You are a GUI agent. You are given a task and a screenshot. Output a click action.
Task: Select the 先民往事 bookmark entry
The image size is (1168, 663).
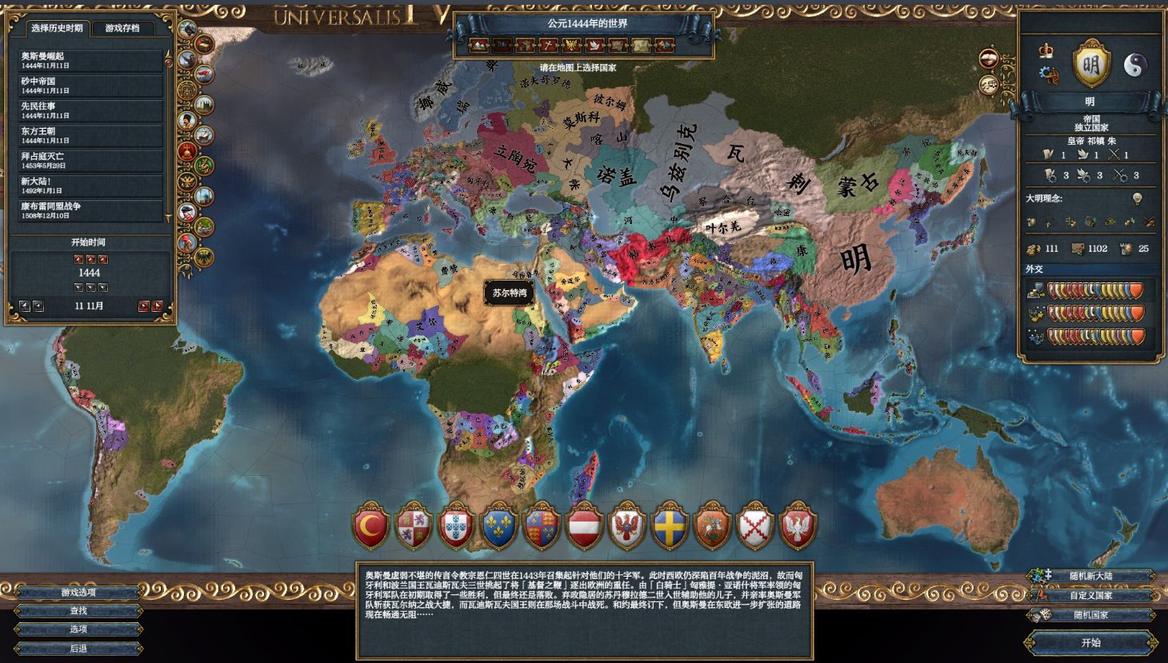(x=88, y=109)
